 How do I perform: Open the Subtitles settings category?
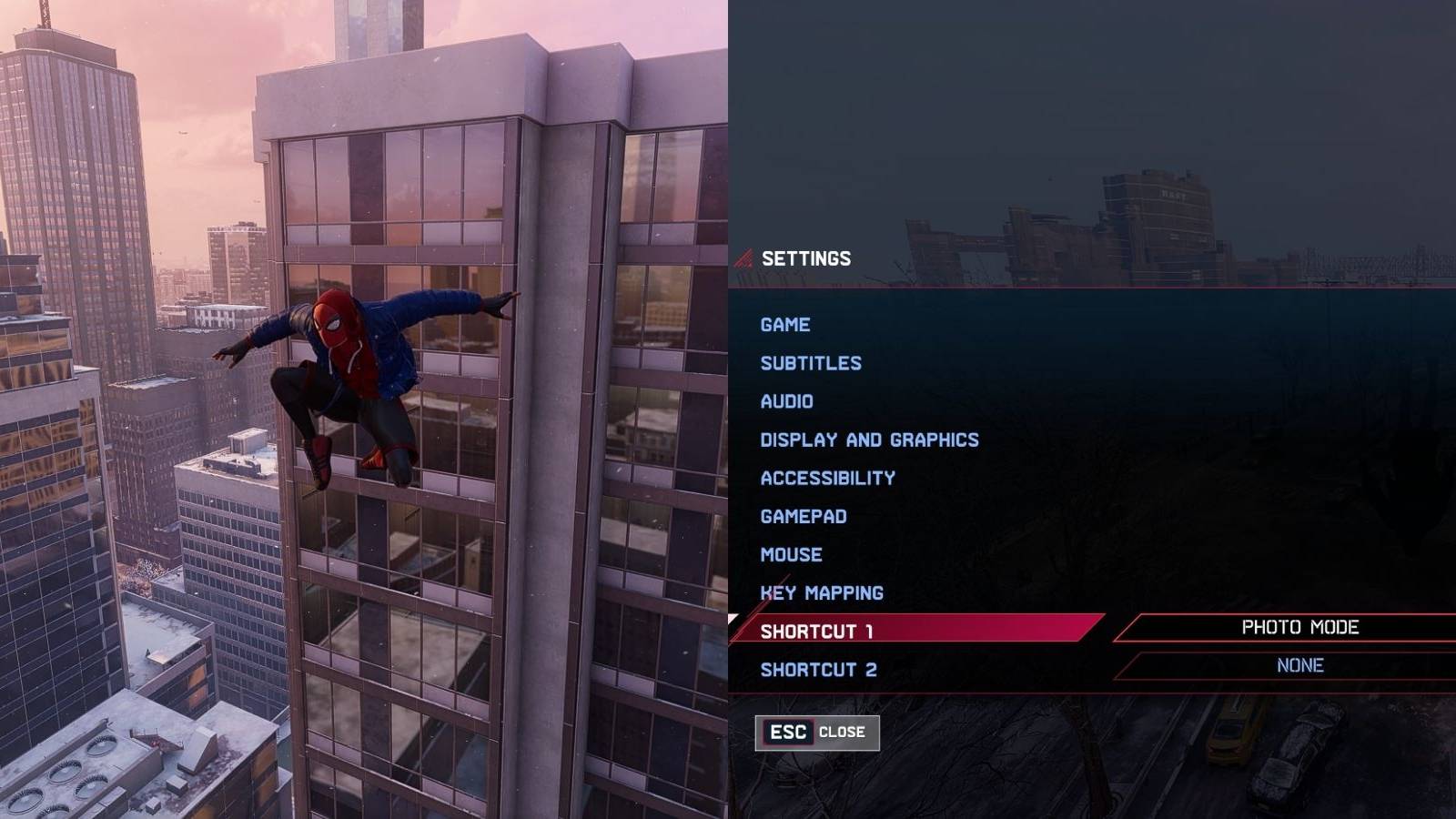[x=811, y=362]
